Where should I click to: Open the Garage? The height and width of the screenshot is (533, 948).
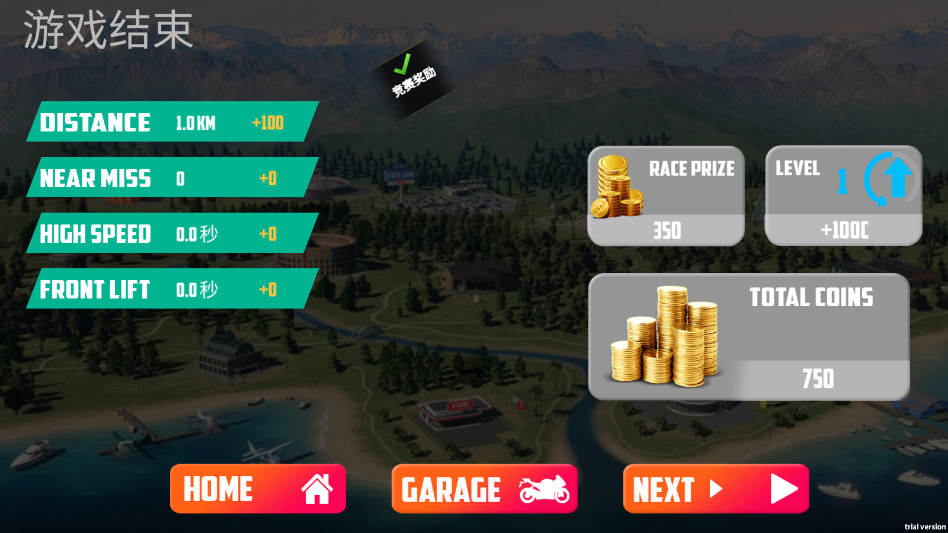click(x=484, y=489)
